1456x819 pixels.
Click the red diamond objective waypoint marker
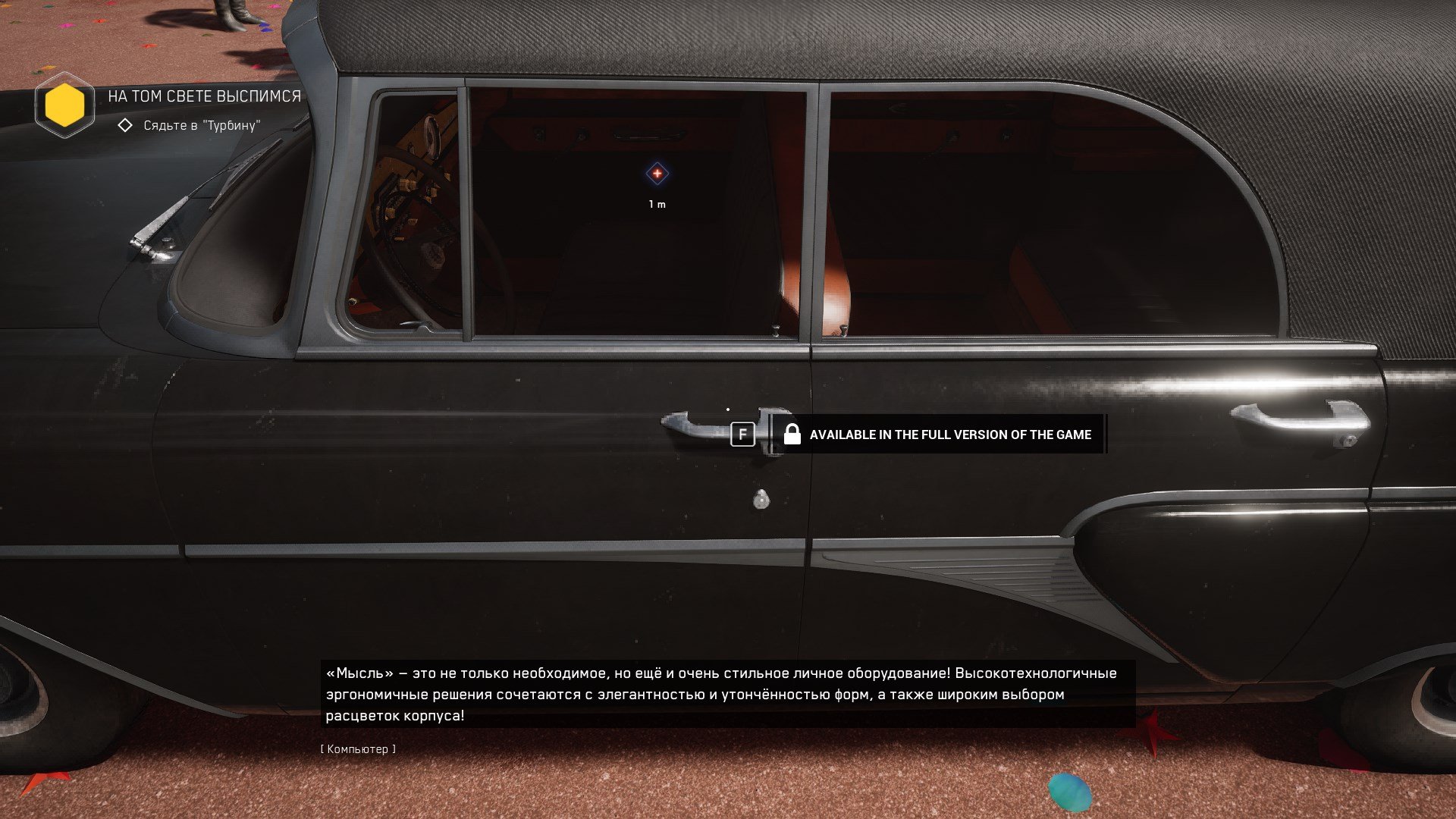(x=657, y=174)
